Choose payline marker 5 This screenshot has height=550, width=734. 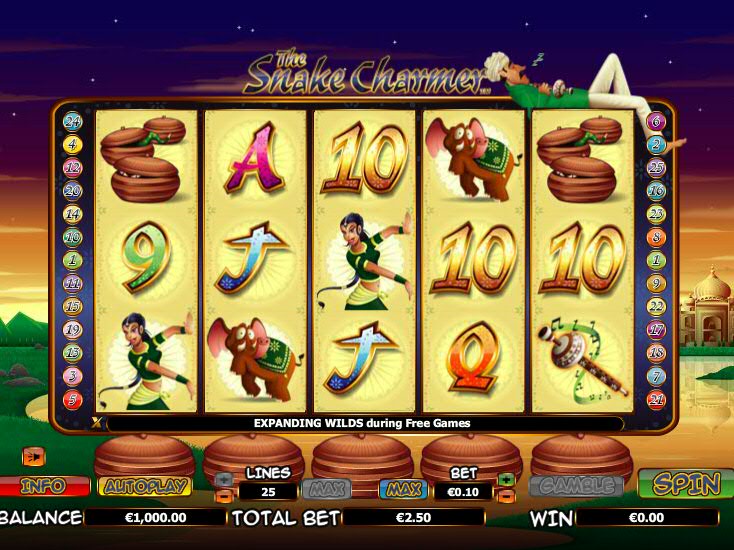tap(72, 399)
